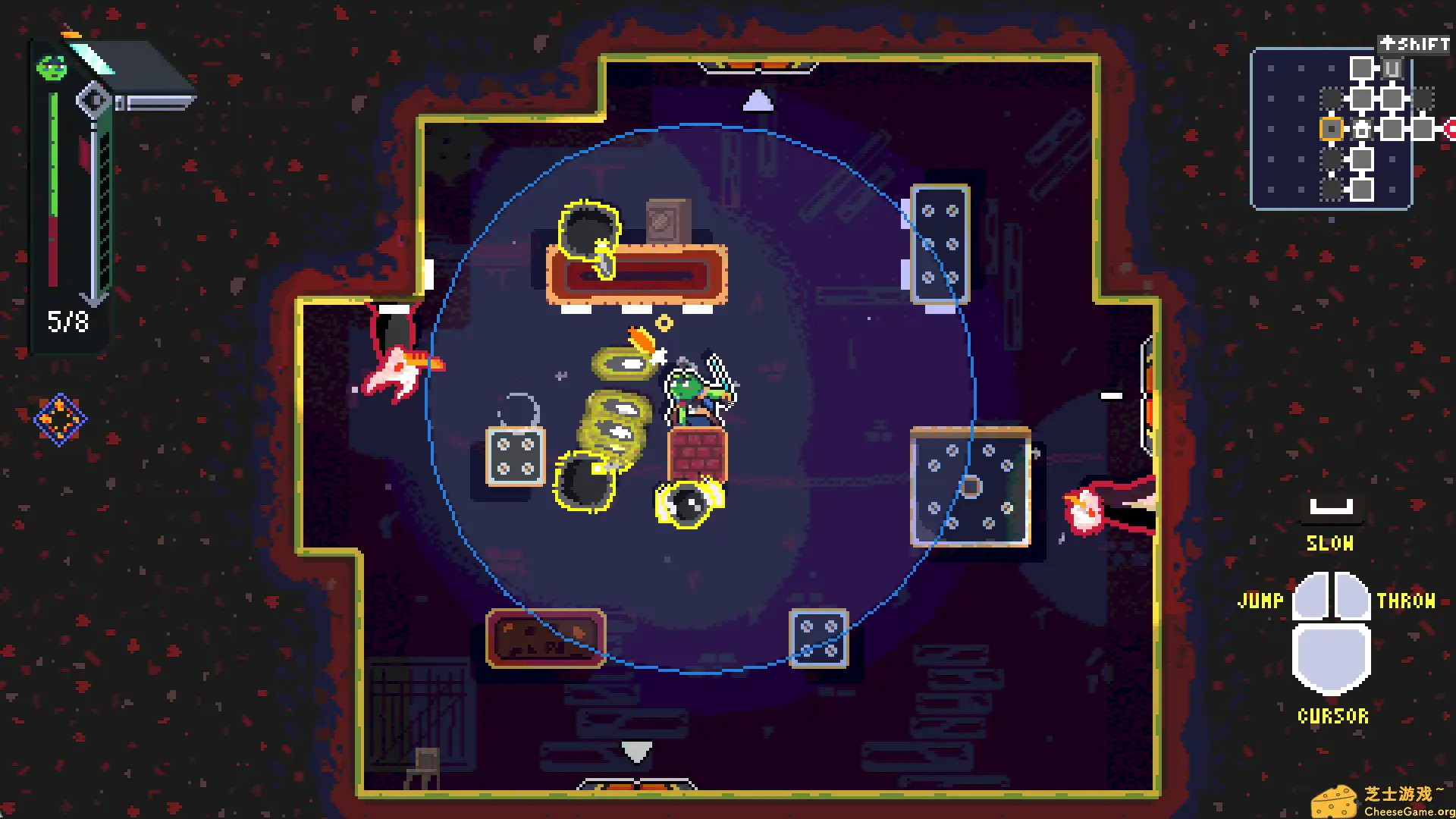This screenshot has width=1456, height=819.
Task: Click the spacebar SLOW key icon
Action: coord(1330,507)
